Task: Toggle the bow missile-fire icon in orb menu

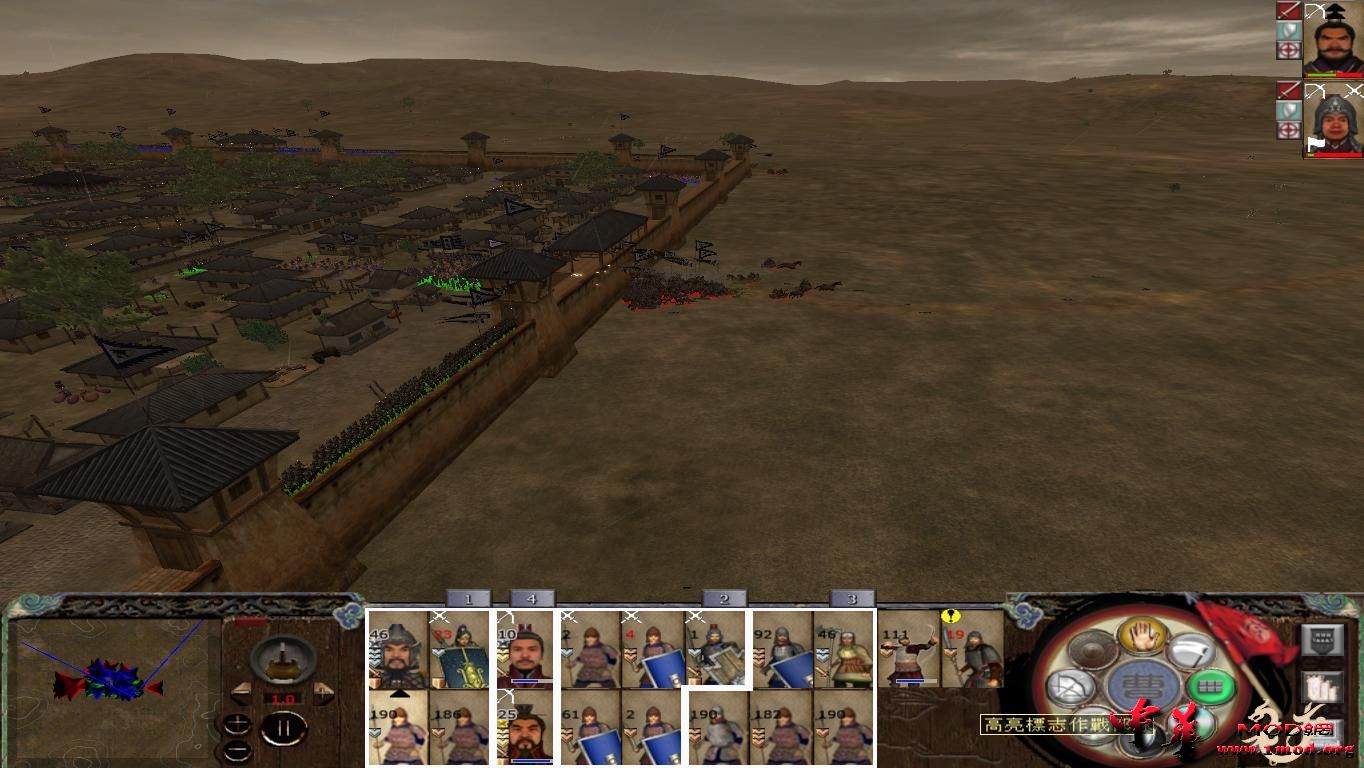Action: pyautogui.click(x=1070, y=687)
